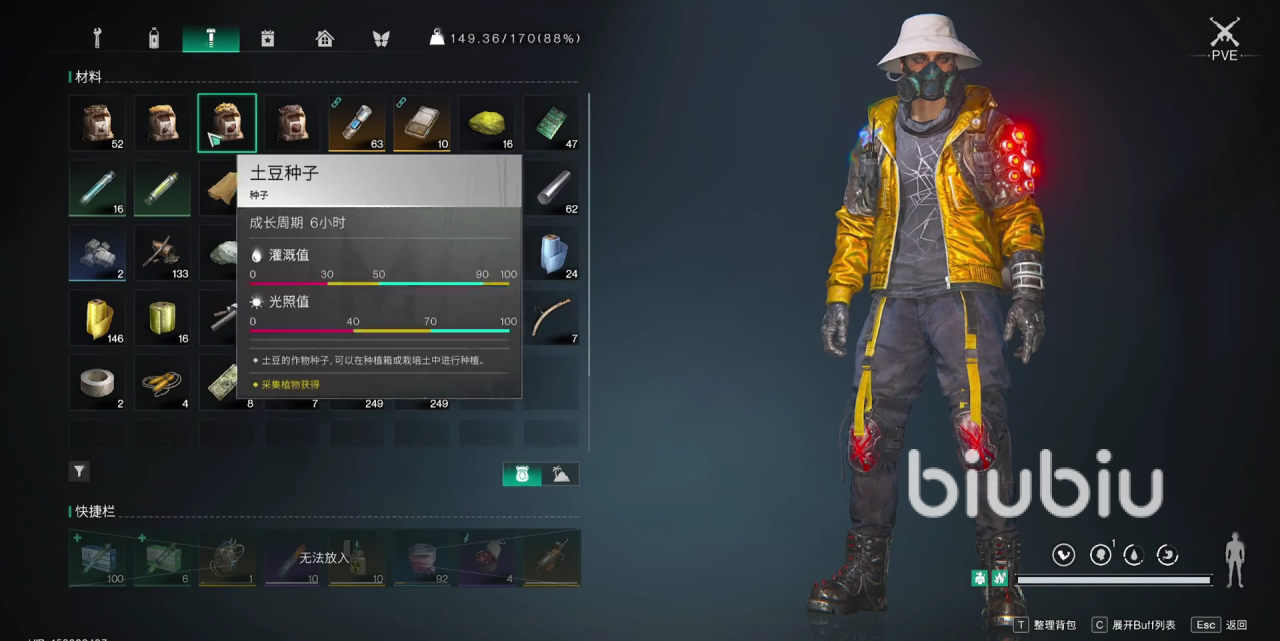Open the inventory filter funnel button

coord(79,471)
